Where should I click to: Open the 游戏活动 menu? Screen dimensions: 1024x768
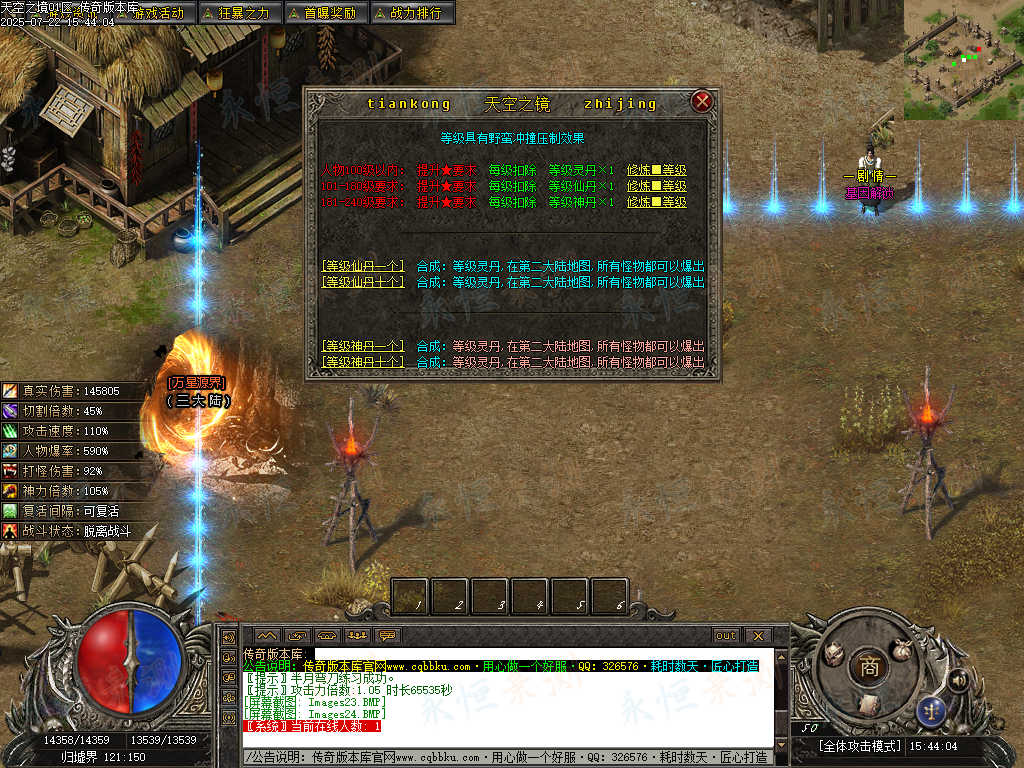pyautogui.click(x=157, y=13)
